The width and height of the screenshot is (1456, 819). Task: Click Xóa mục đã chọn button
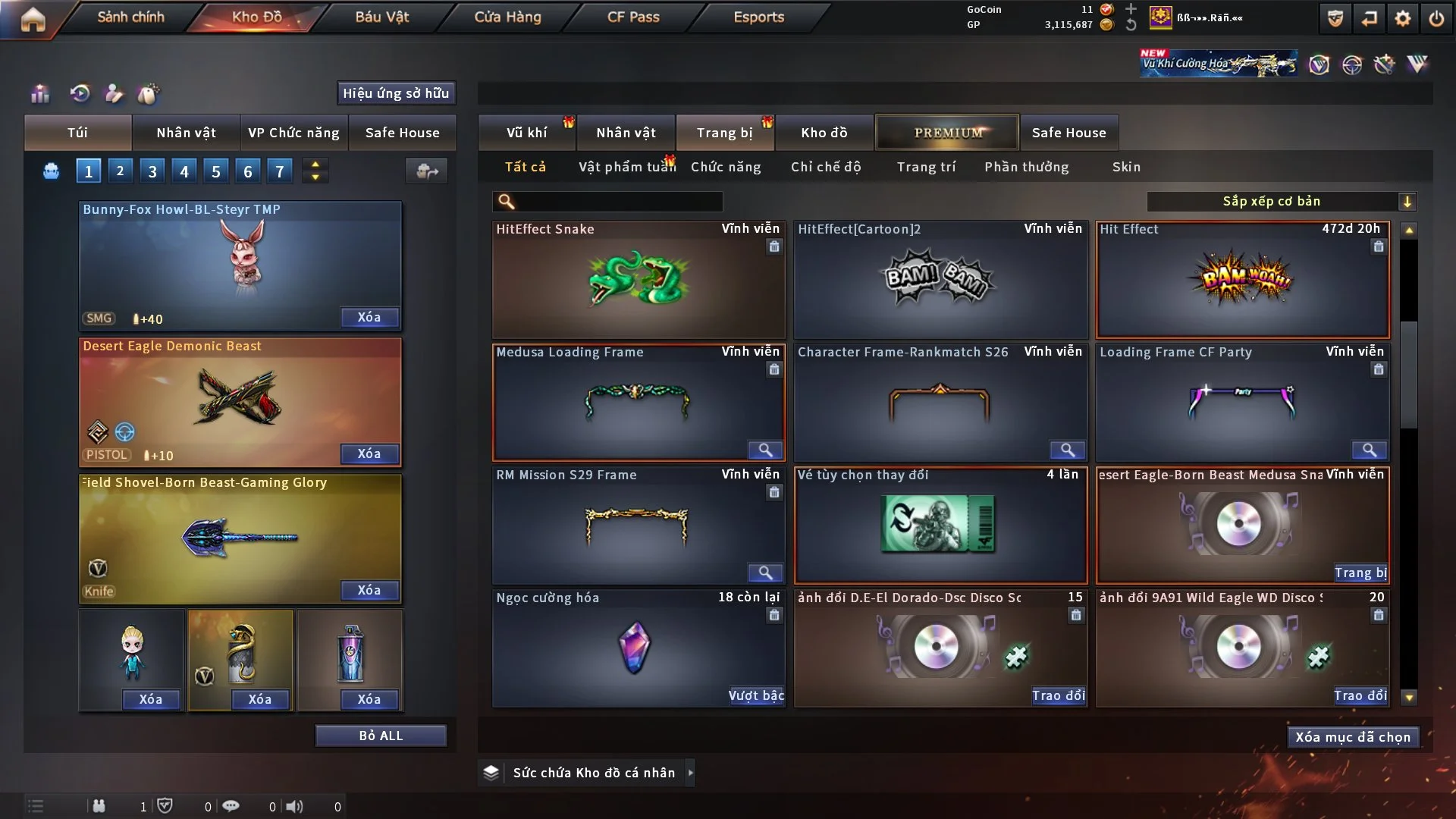[1353, 737]
